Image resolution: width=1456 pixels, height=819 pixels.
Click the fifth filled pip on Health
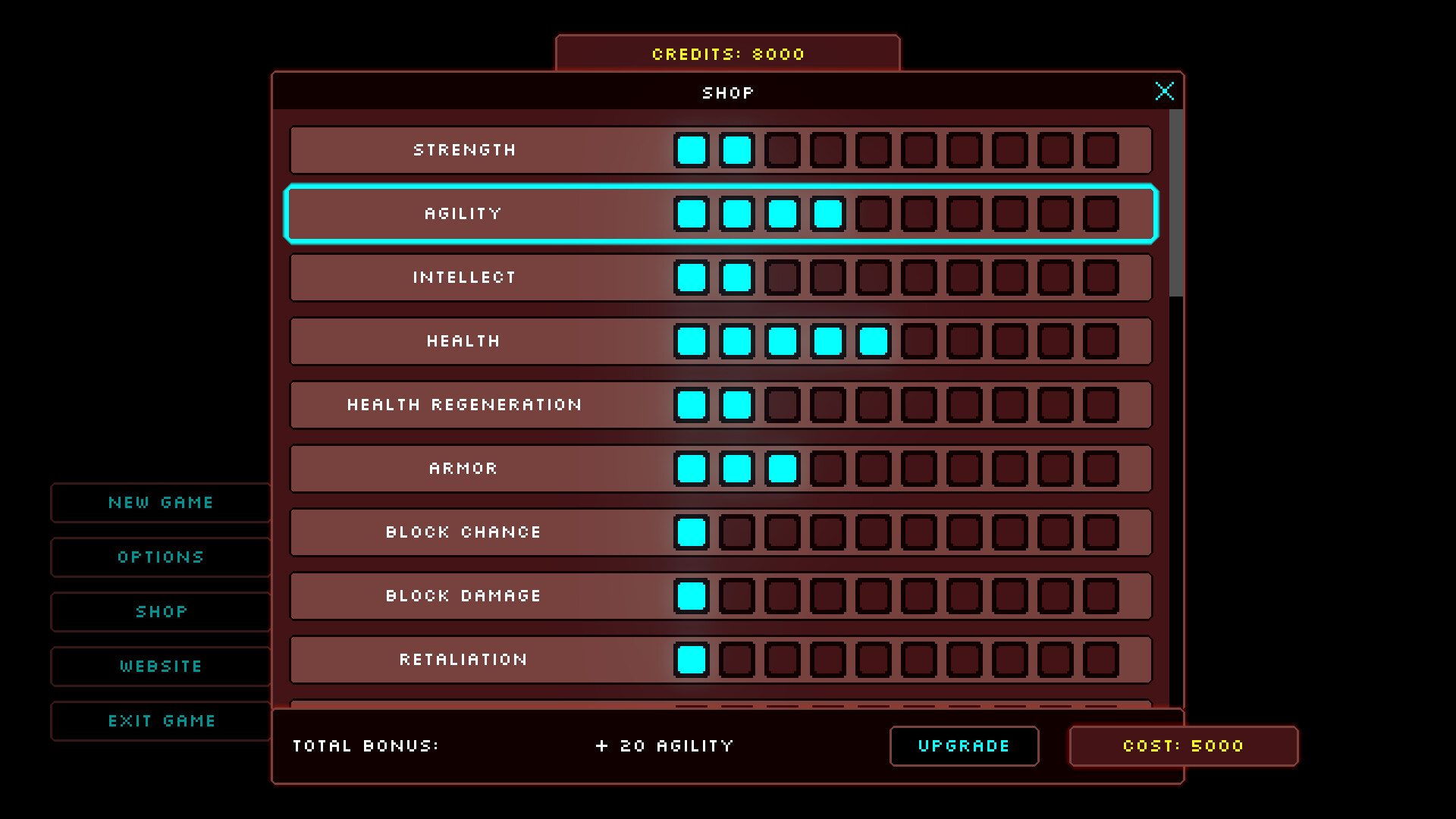click(874, 340)
